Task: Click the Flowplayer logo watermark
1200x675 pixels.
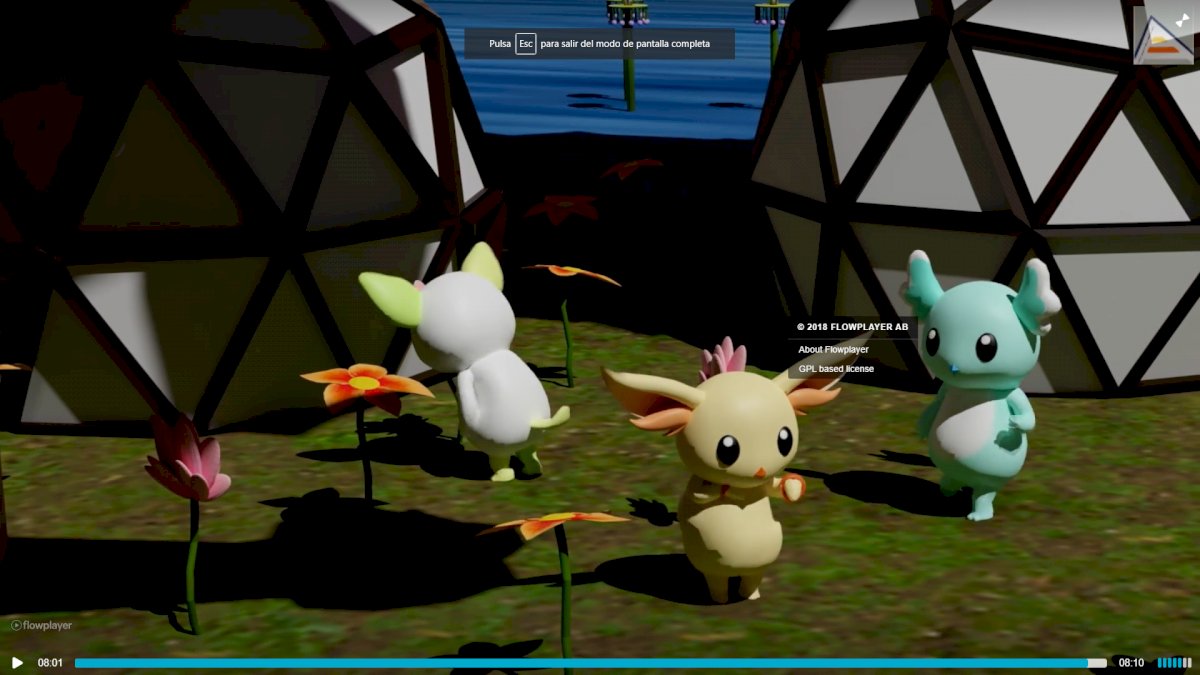Action: click(42, 626)
